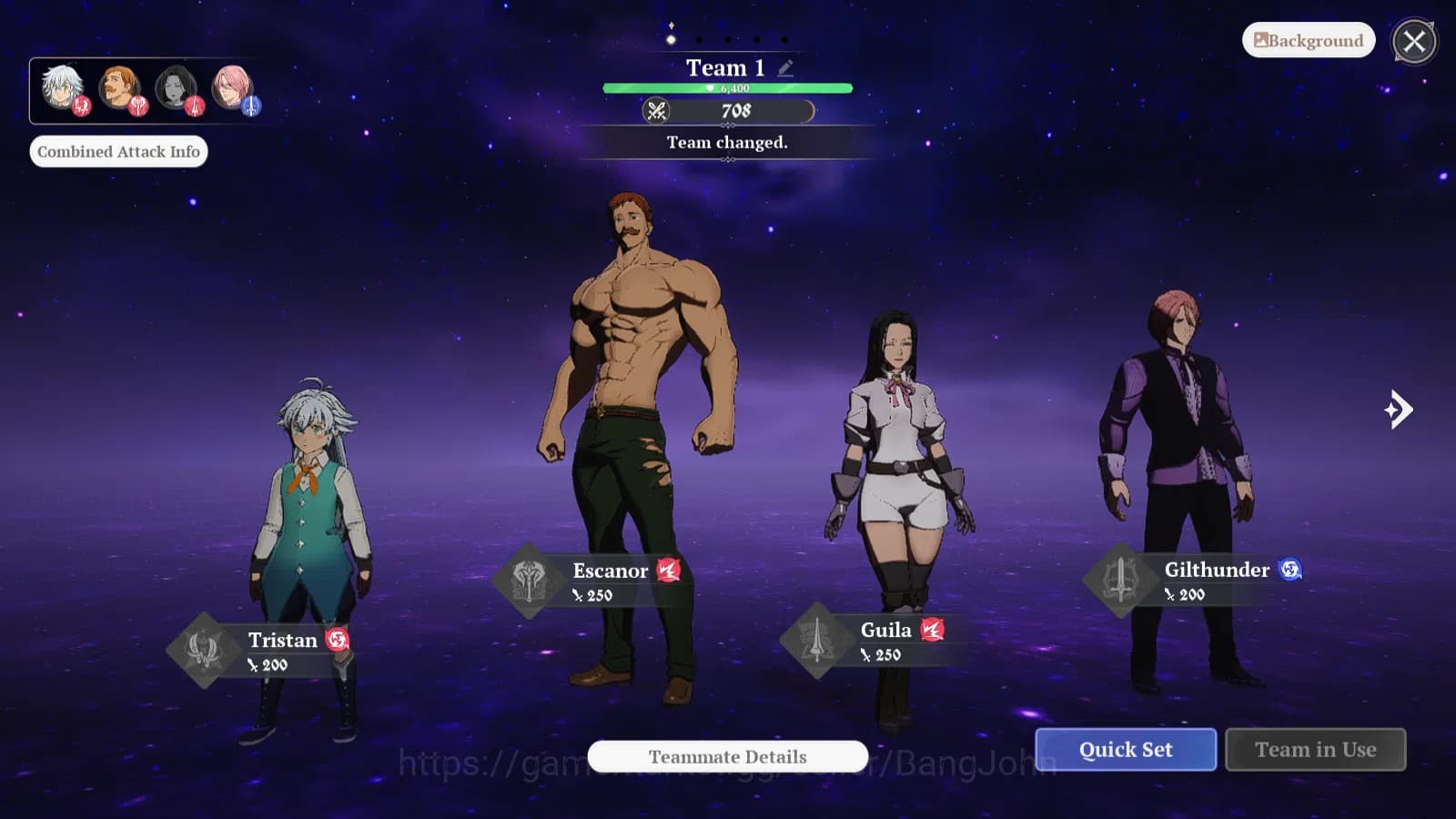Click the heart icon on the team HP bar
Image resolution: width=1456 pixels, height=819 pixels.
[x=708, y=86]
